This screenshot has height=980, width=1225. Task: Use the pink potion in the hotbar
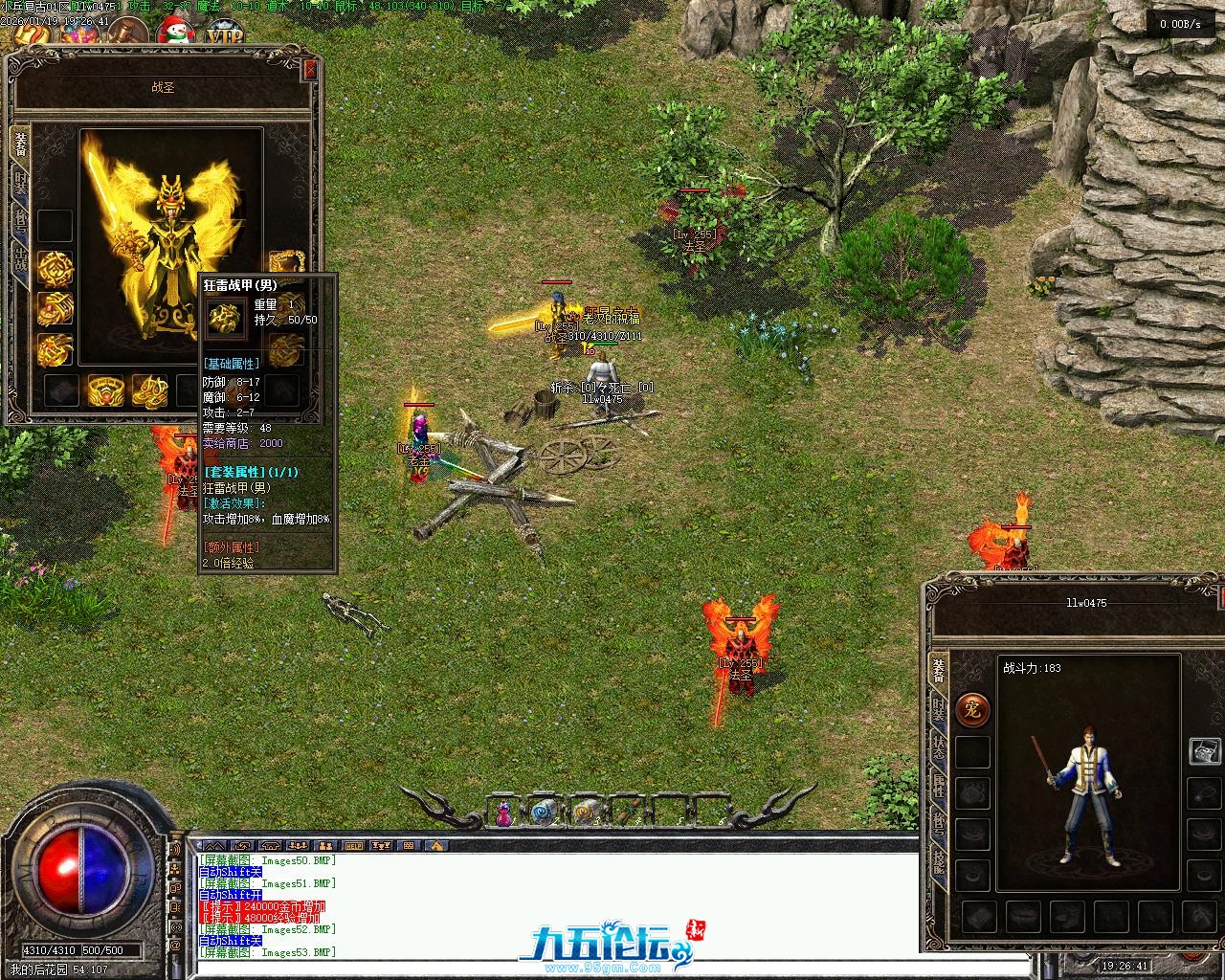[x=503, y=813]
